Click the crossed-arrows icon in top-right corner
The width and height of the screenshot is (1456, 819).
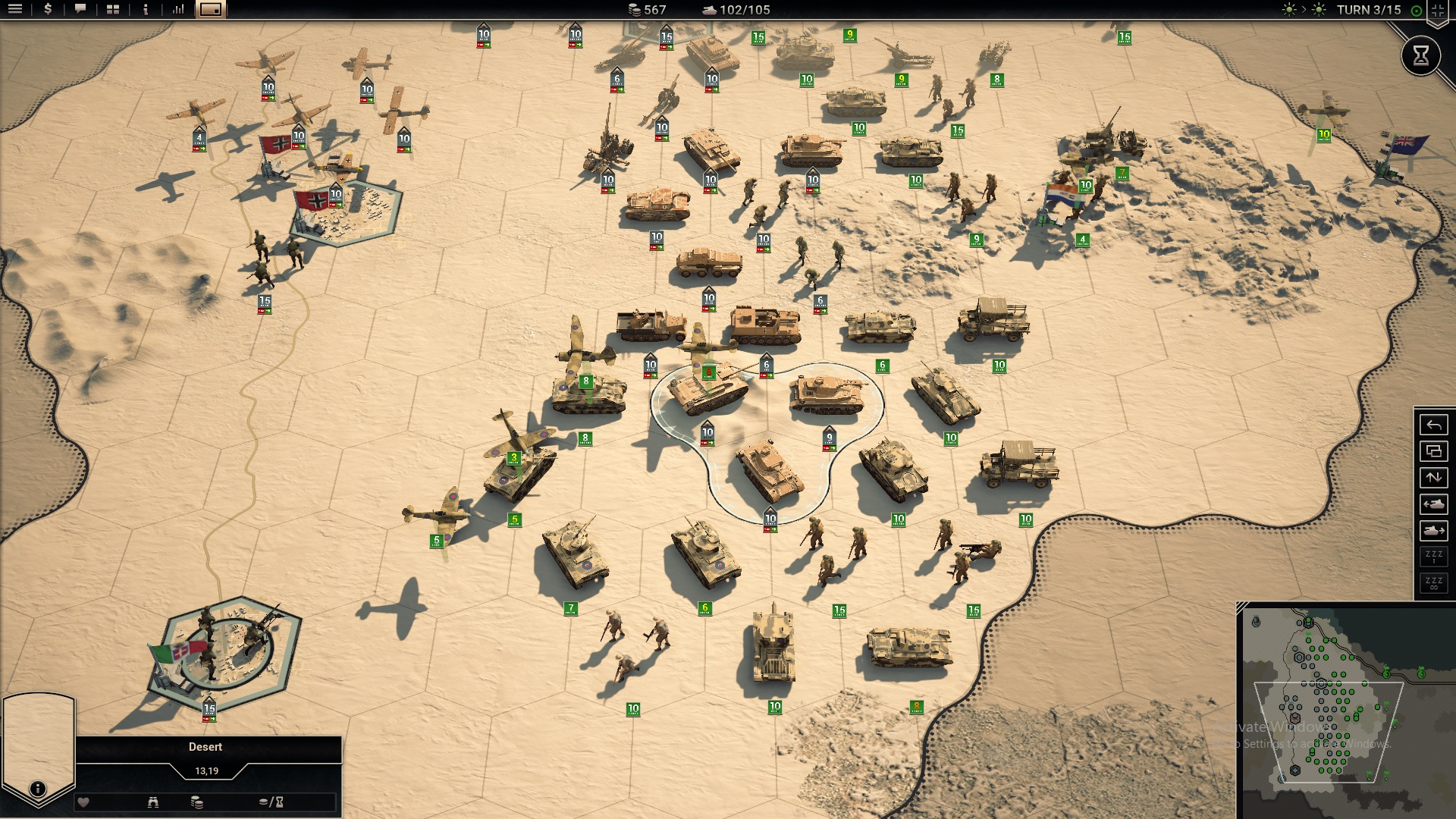(1438, 10)
